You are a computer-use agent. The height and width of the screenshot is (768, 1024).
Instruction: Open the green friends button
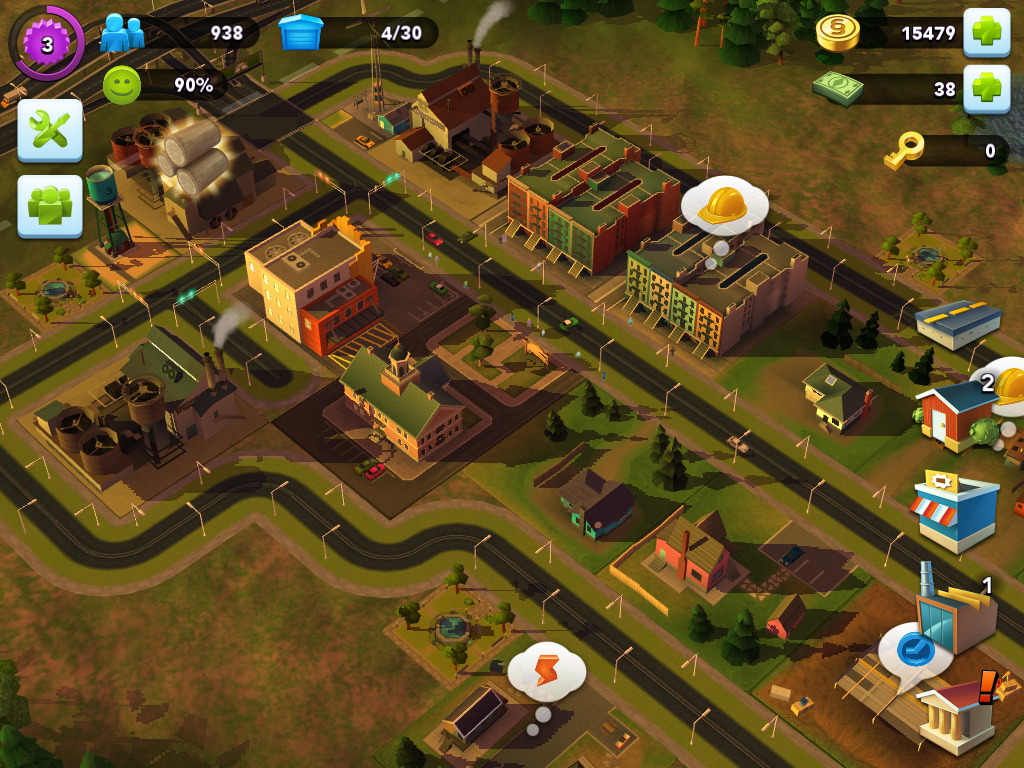[50, 206]
